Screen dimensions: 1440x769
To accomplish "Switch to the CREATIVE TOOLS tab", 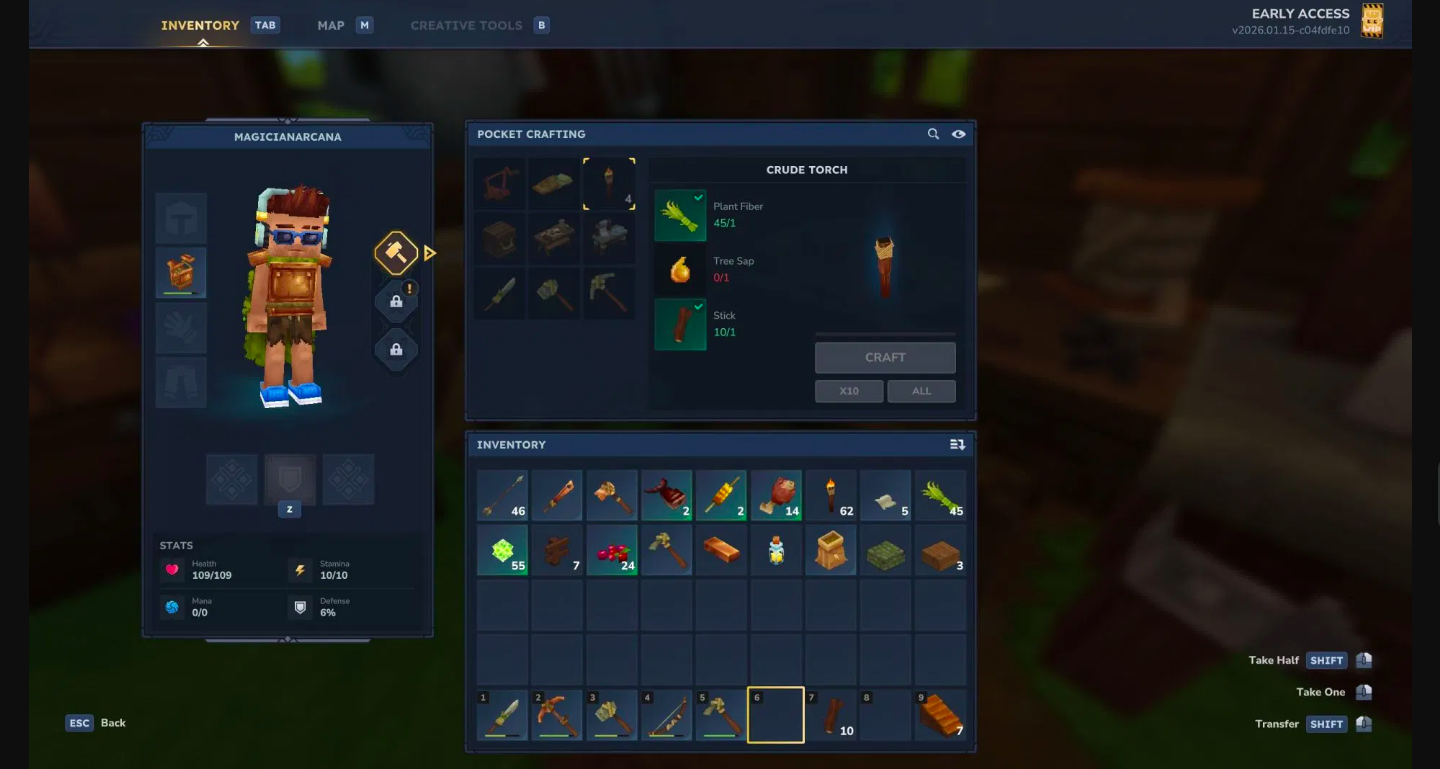I will pyautogui.click(x=465, y=25).
